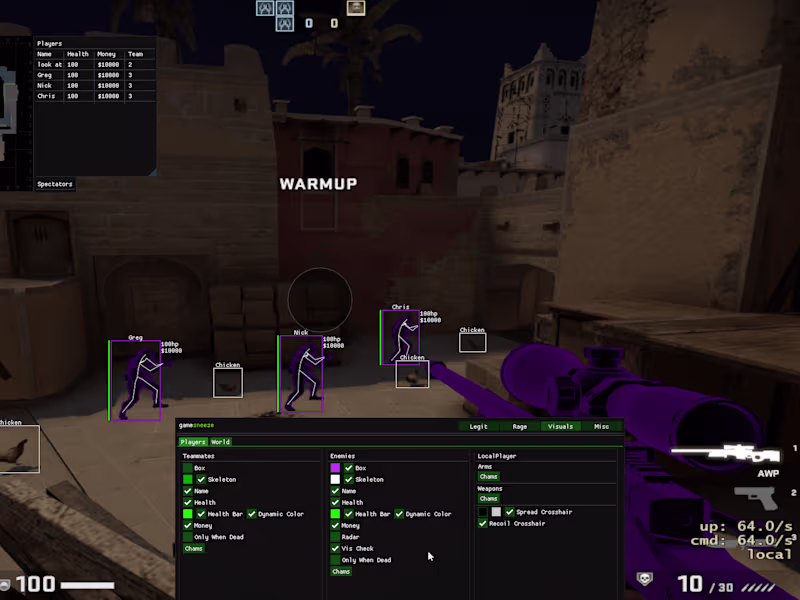This screenshot has width=800, height=600.
Task: Toggle the Teammates Only When Dead checkbox
Action: coord(188,537)
